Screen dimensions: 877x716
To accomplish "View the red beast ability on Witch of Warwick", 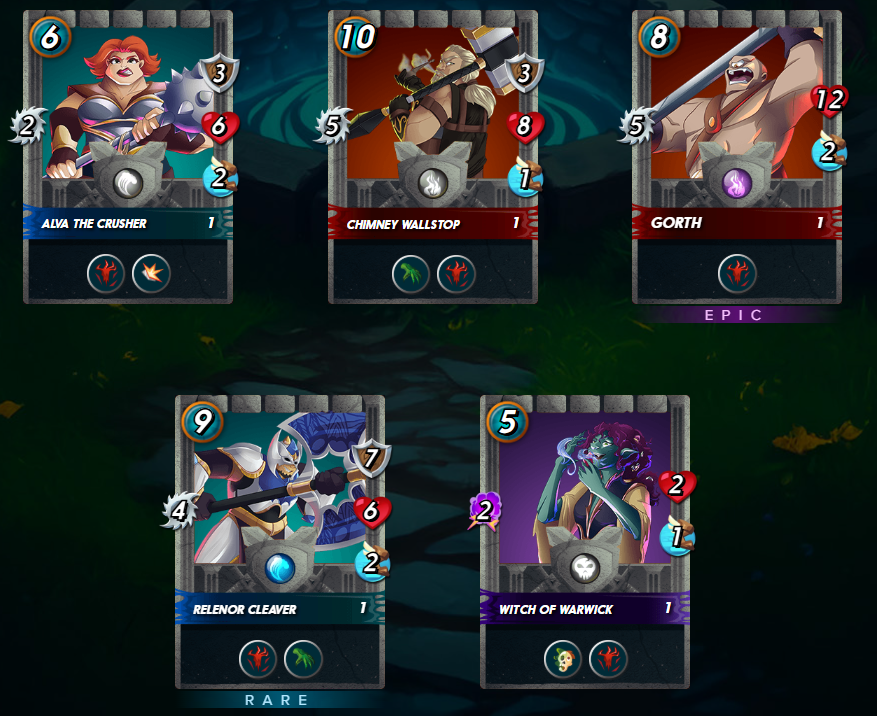I will point(608,658).
